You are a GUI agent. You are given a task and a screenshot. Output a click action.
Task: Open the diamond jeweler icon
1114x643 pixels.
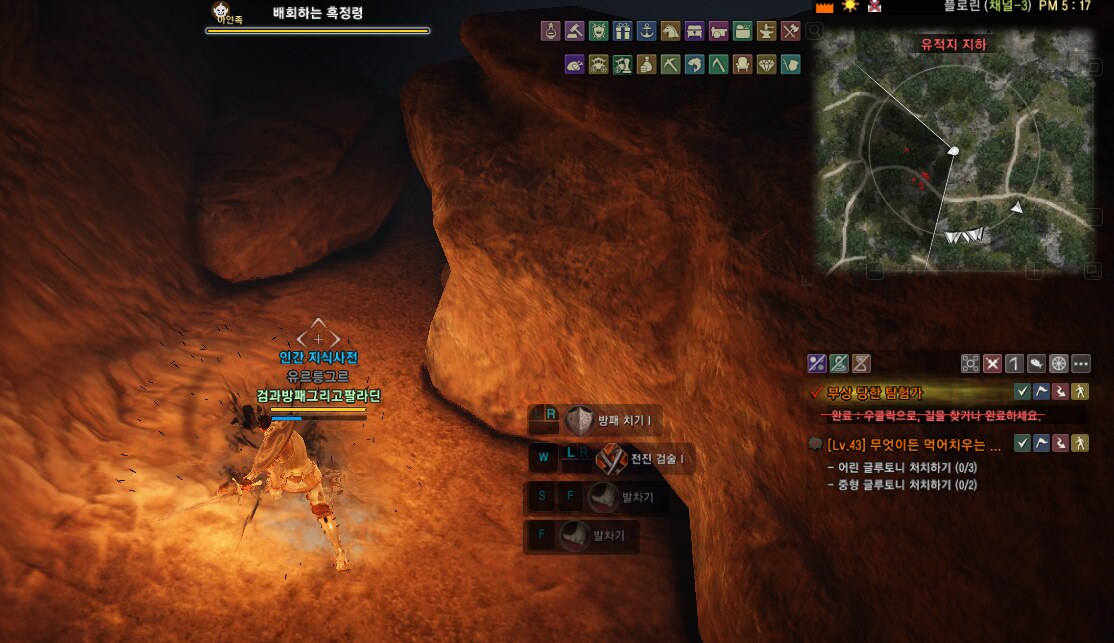pos(766,65)
